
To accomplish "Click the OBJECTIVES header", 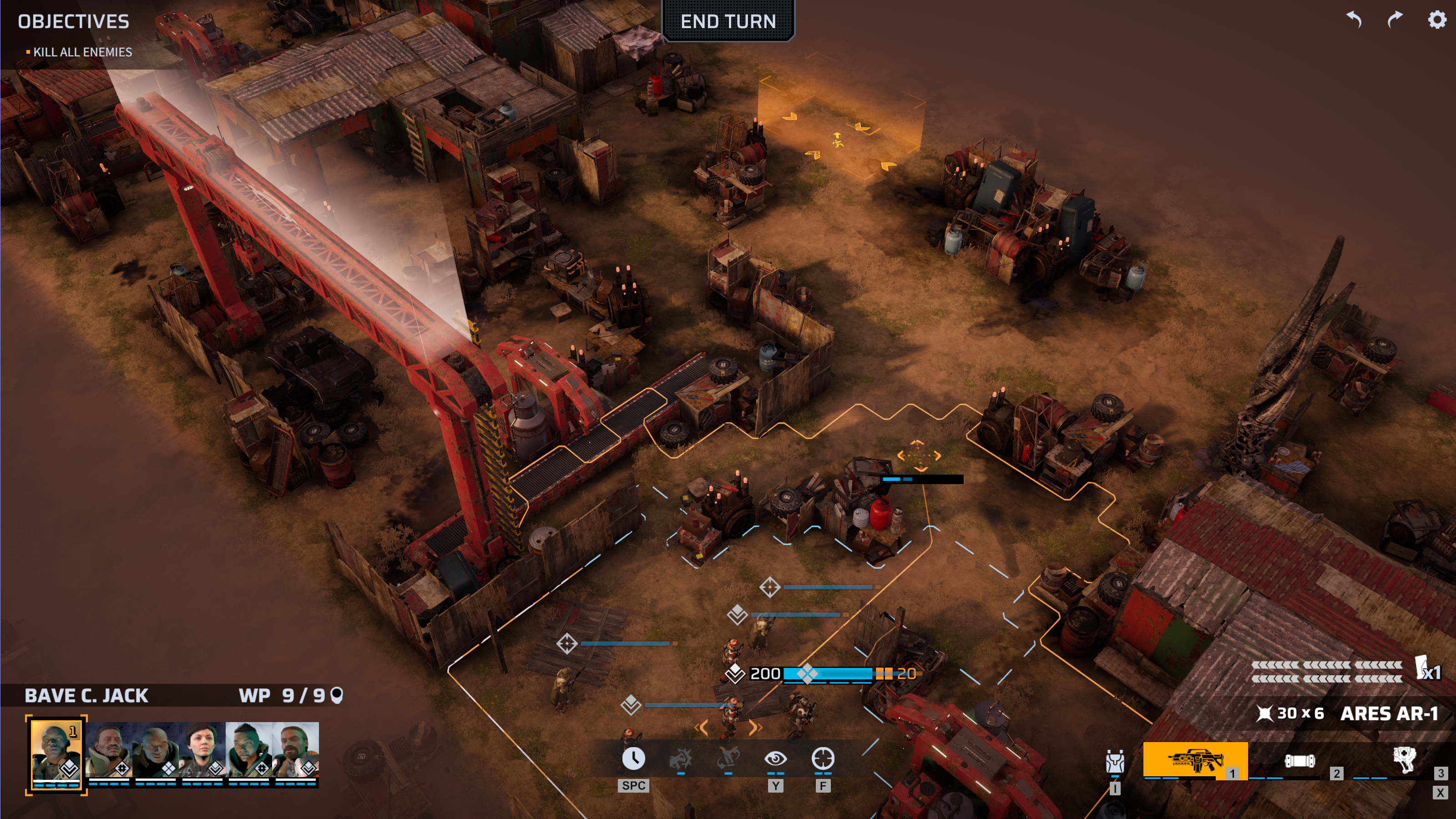I will pos(73,21).
